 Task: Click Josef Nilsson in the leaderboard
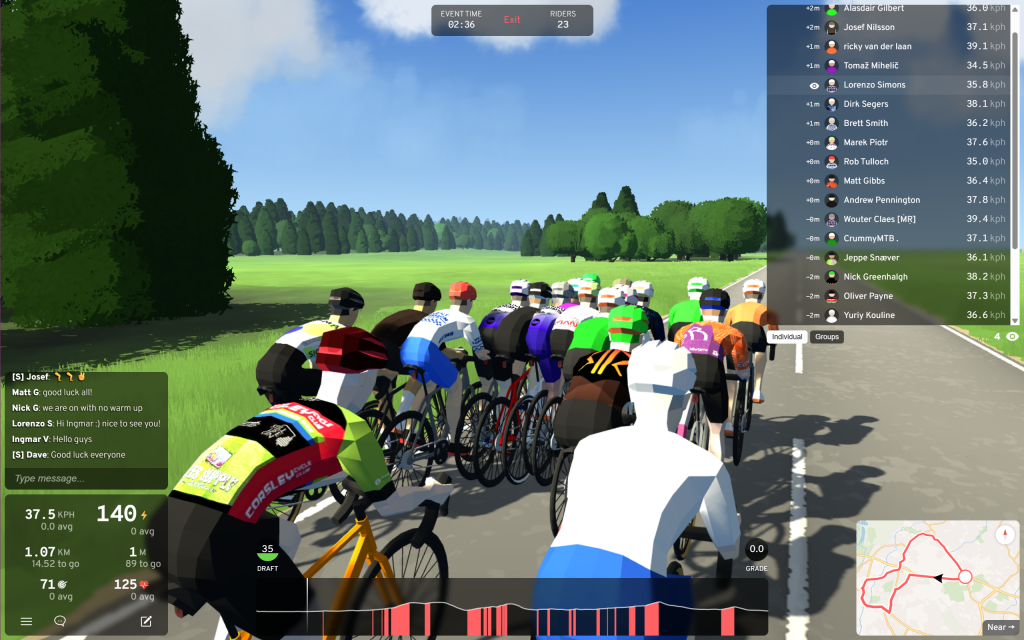(x=869, y=27)
